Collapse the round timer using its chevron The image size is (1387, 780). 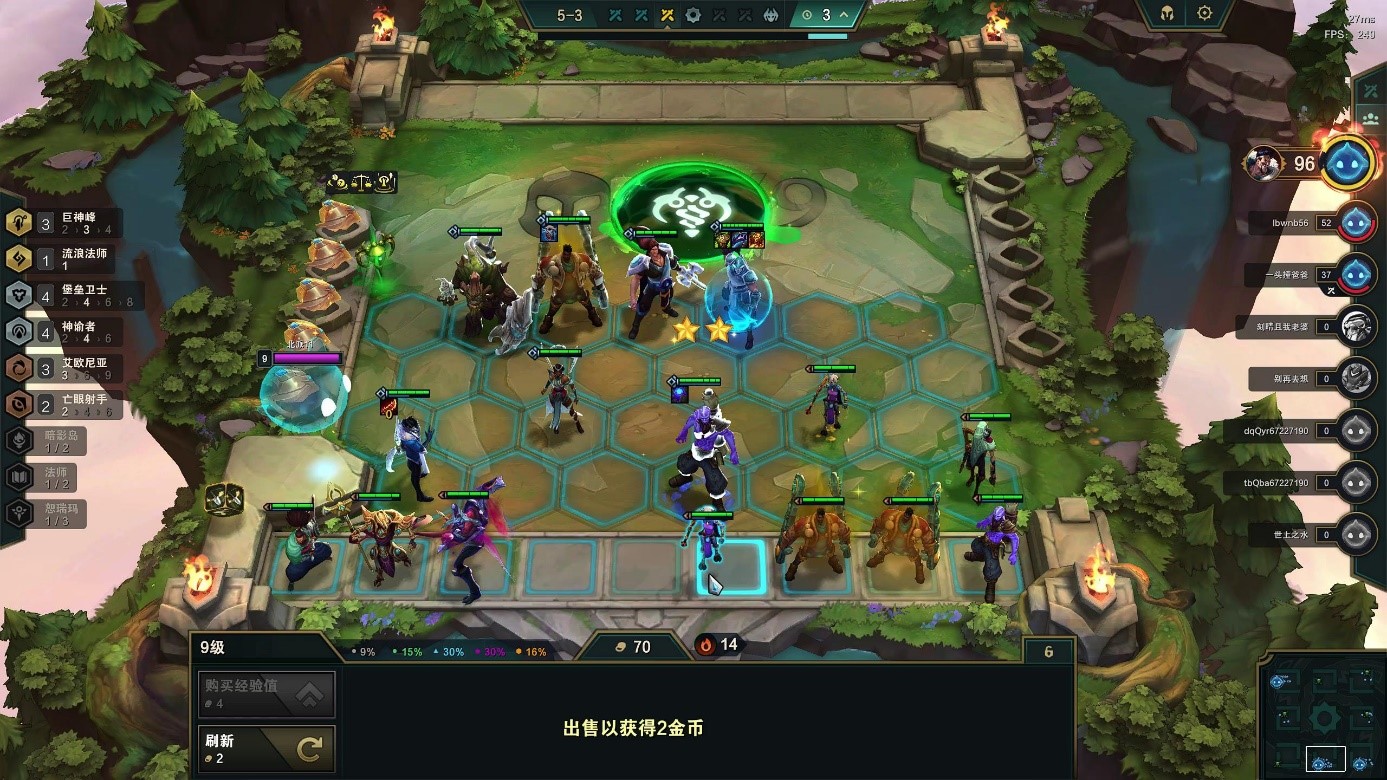click(844, 14)
